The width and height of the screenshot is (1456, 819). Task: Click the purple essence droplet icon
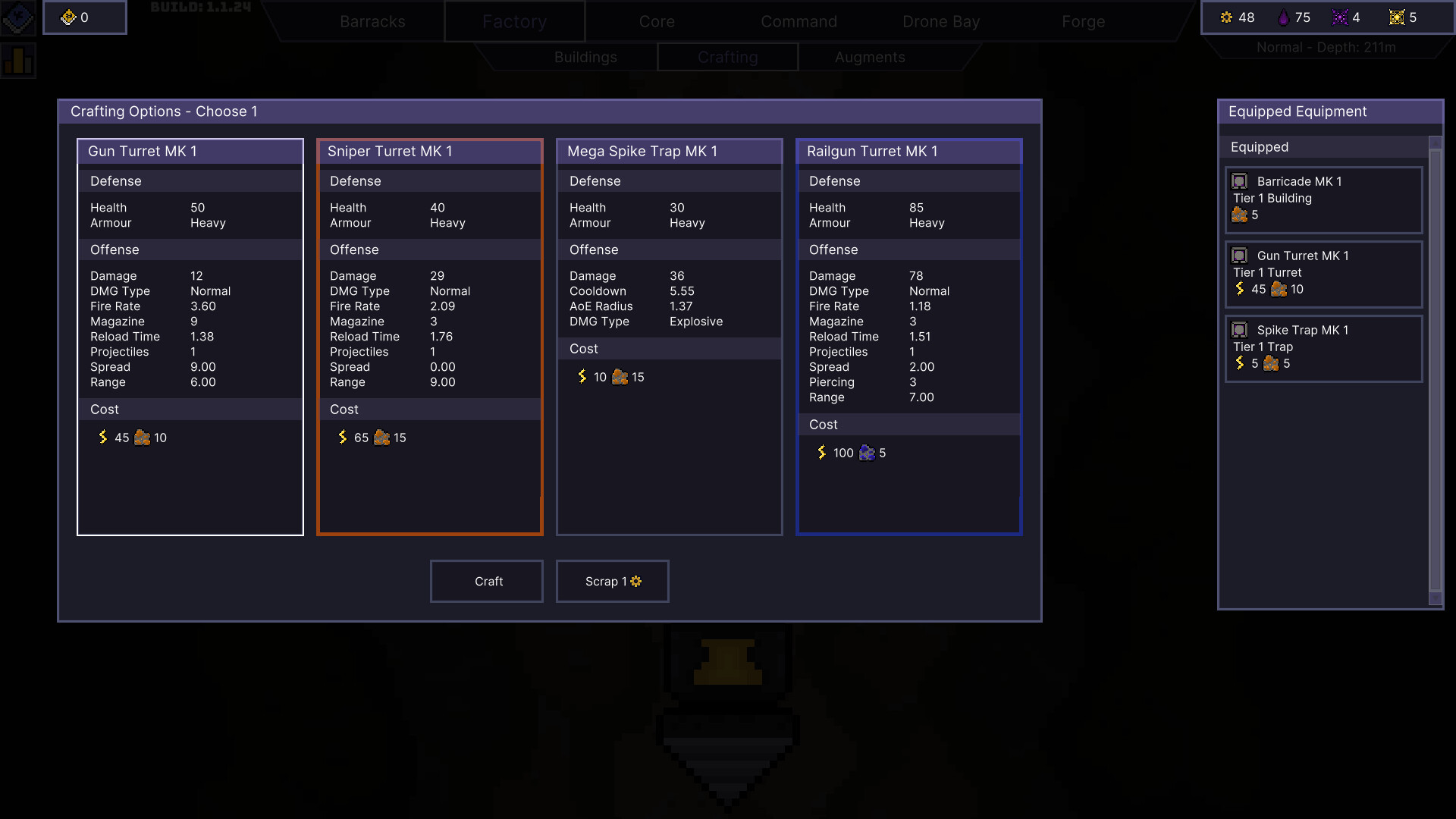click(x=1285, y=17)
